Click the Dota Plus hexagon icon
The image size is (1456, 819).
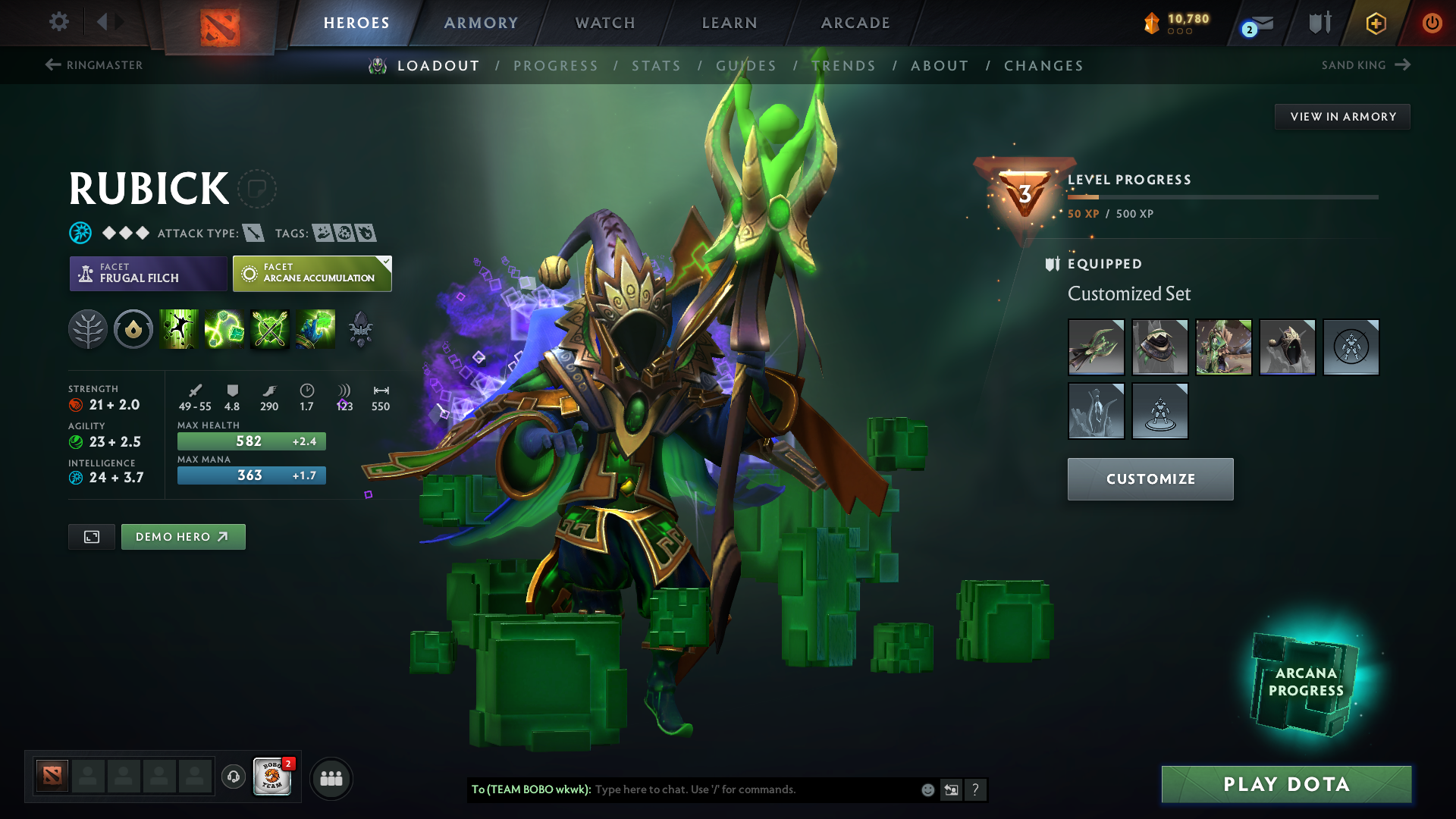[1376, 23]
